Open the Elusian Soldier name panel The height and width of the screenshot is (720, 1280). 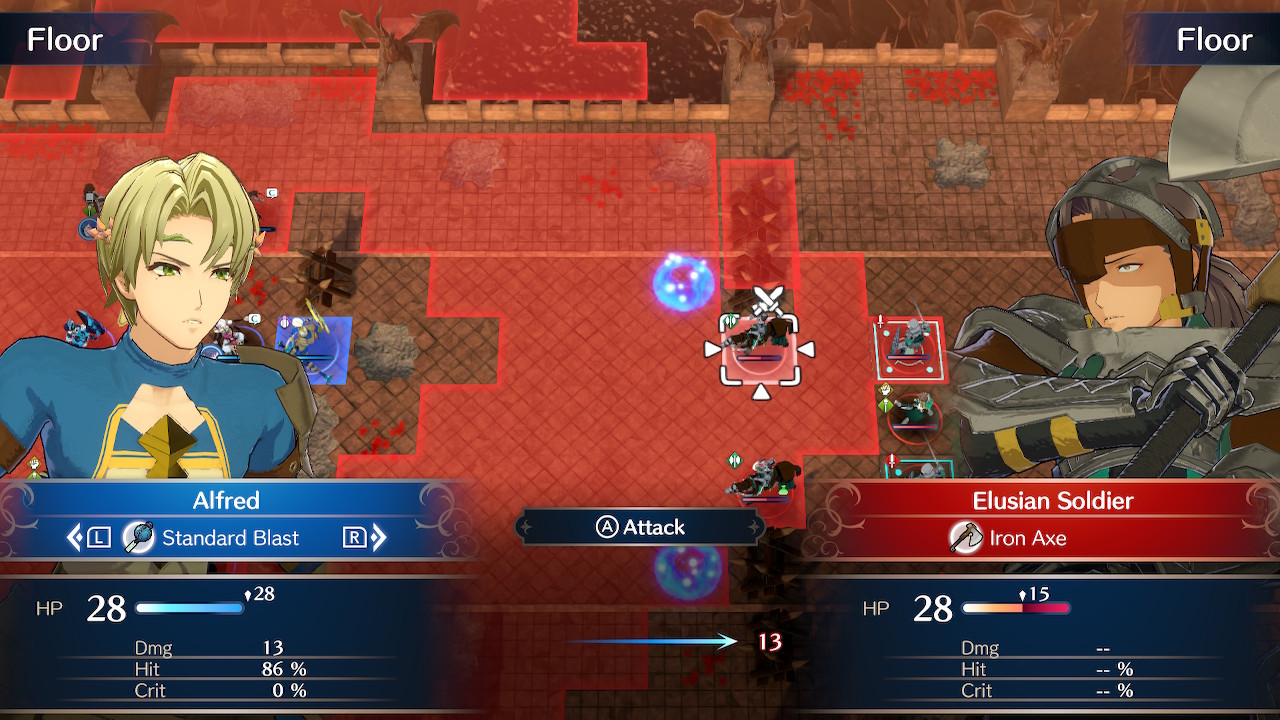(x=1053, y=500)
